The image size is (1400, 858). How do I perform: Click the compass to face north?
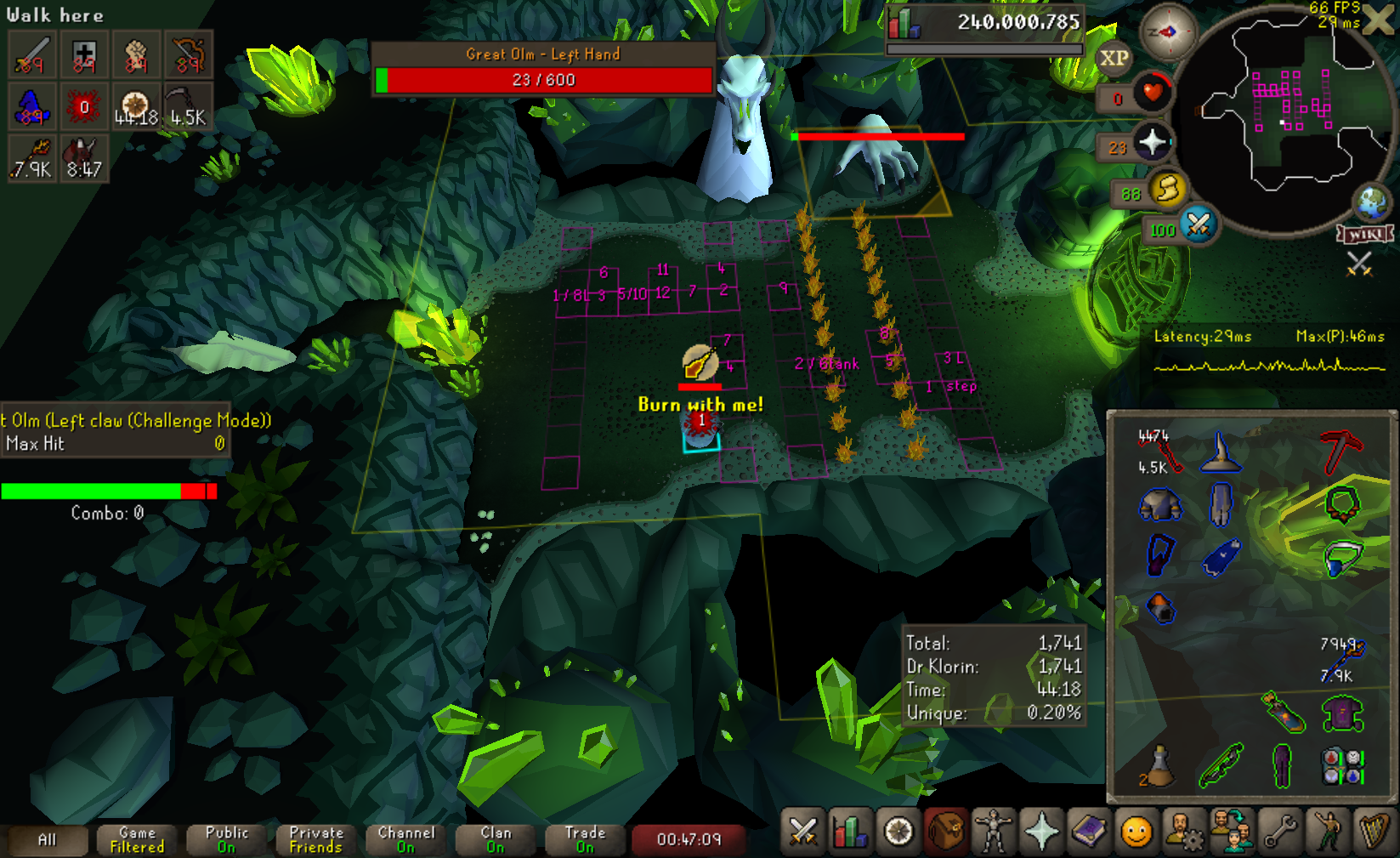[x=1168, y=32]
